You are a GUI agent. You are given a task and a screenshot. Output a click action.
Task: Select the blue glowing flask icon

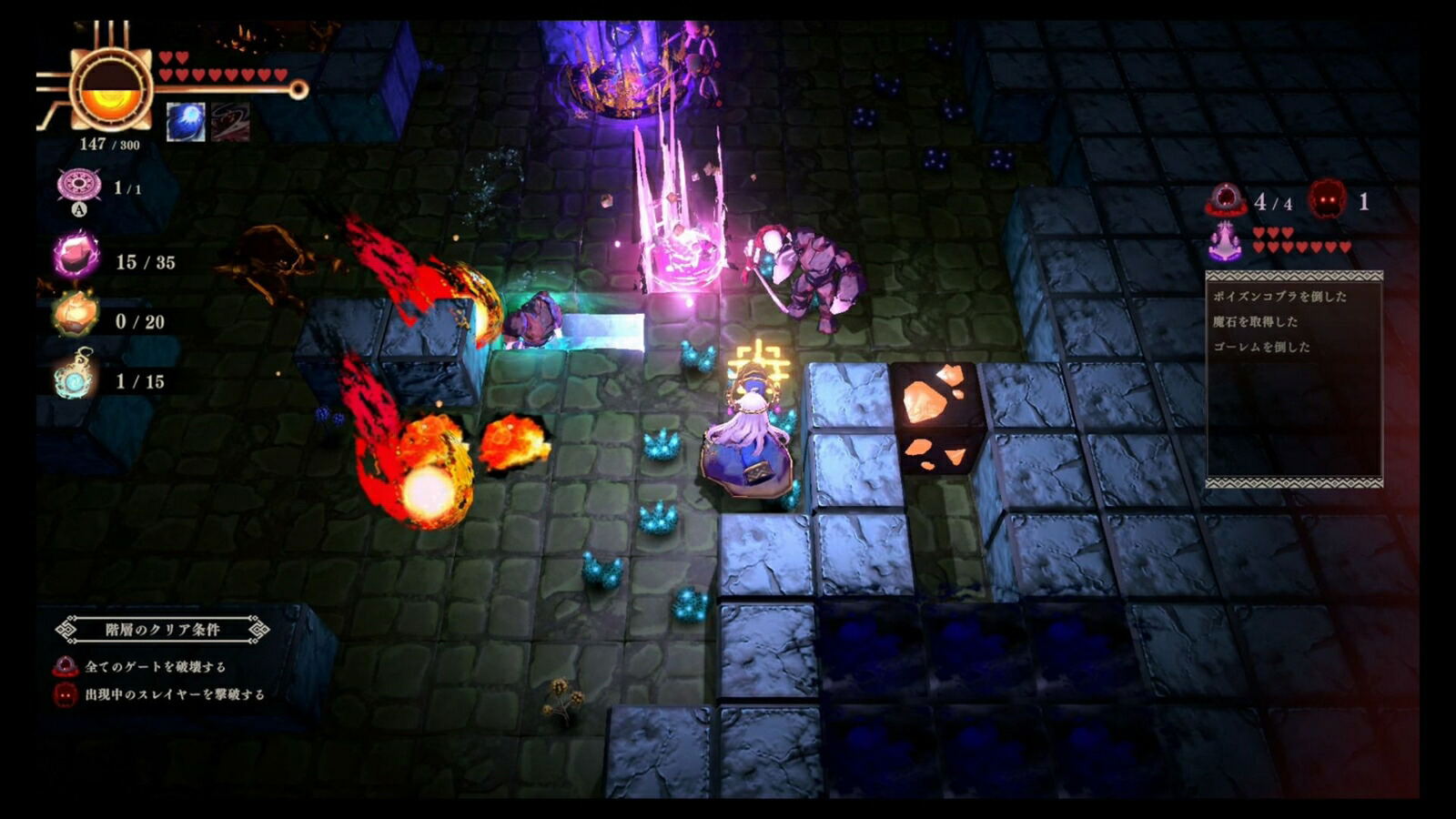75,377
